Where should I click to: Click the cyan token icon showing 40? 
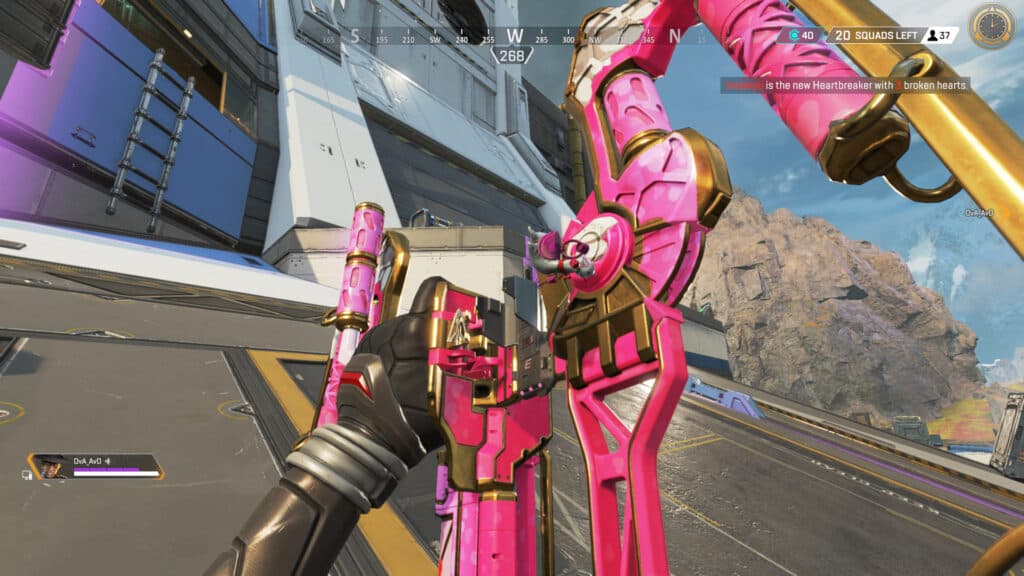click(793, 36)
